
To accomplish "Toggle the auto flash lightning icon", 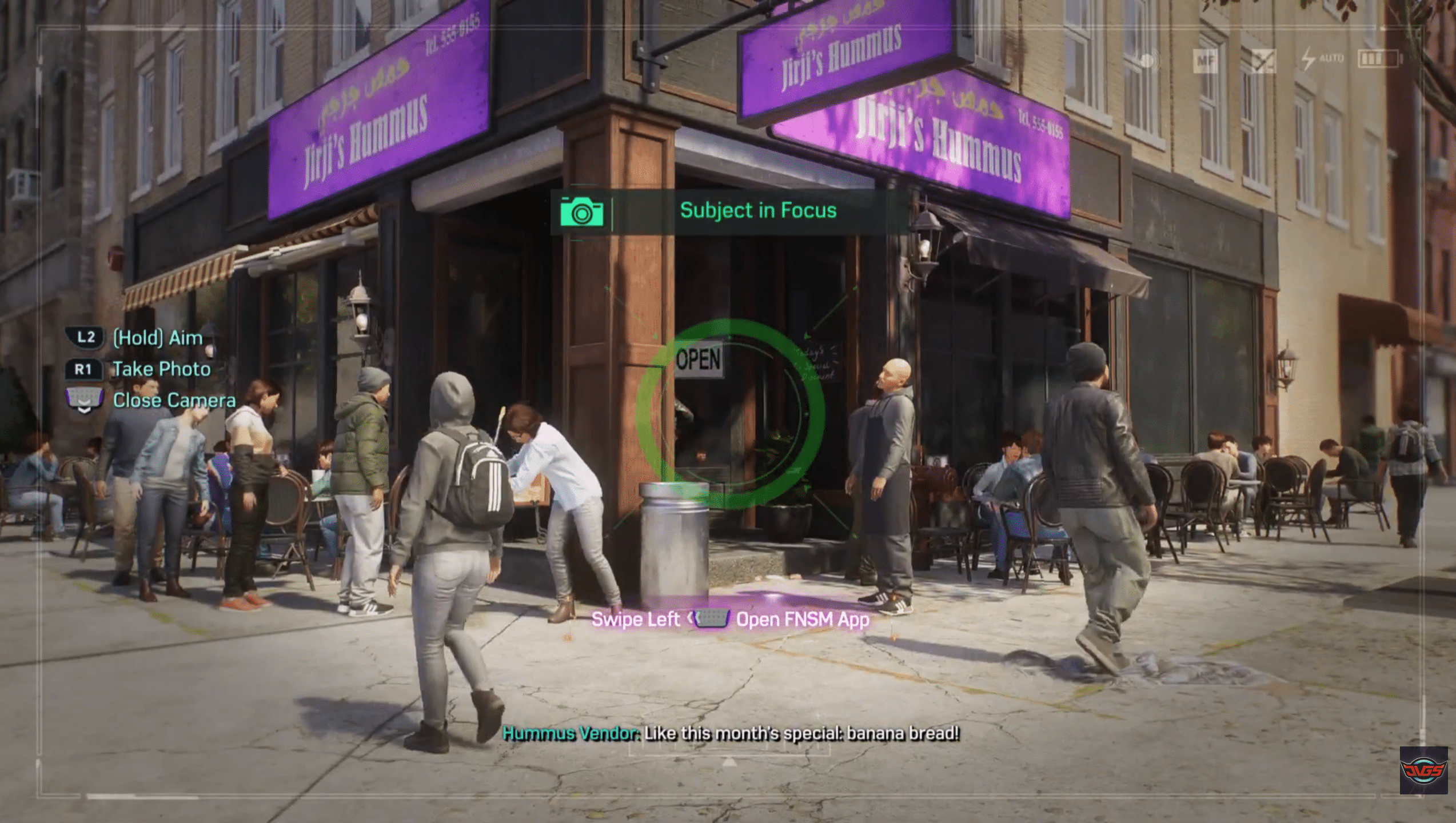I will (1309, 60).
